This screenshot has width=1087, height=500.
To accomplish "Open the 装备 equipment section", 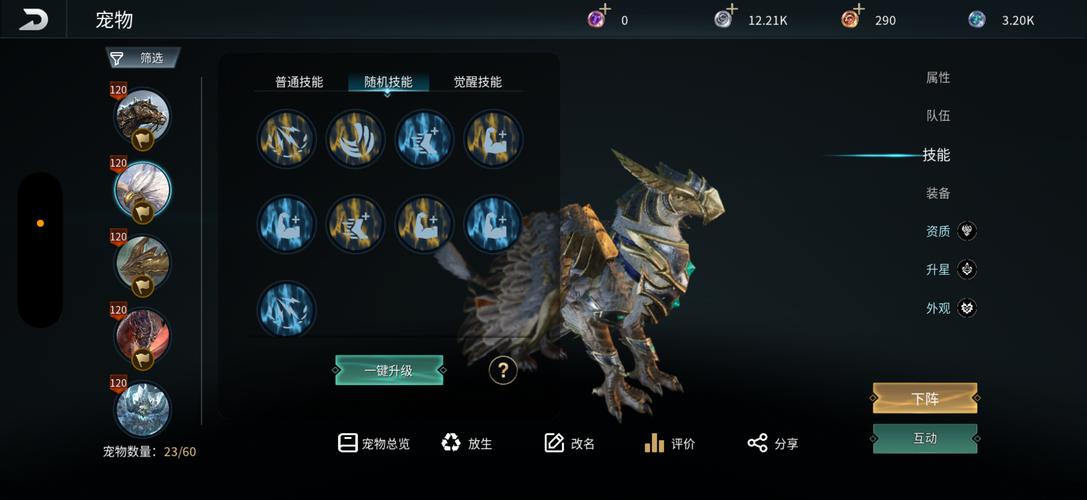I will (937, 193).
